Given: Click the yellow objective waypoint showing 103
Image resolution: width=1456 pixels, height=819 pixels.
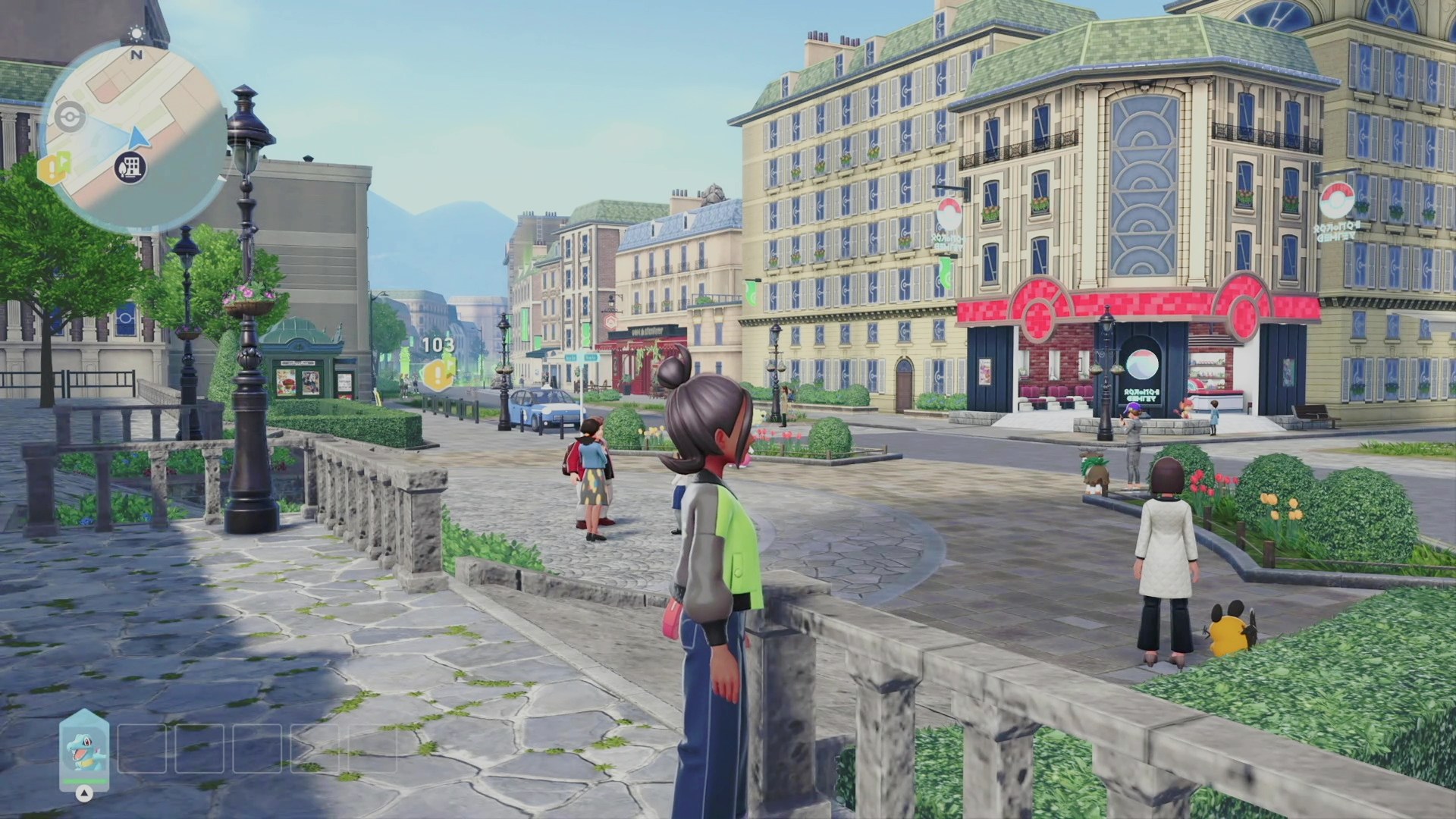Looking at the screenshot, I should coord(438,373).
